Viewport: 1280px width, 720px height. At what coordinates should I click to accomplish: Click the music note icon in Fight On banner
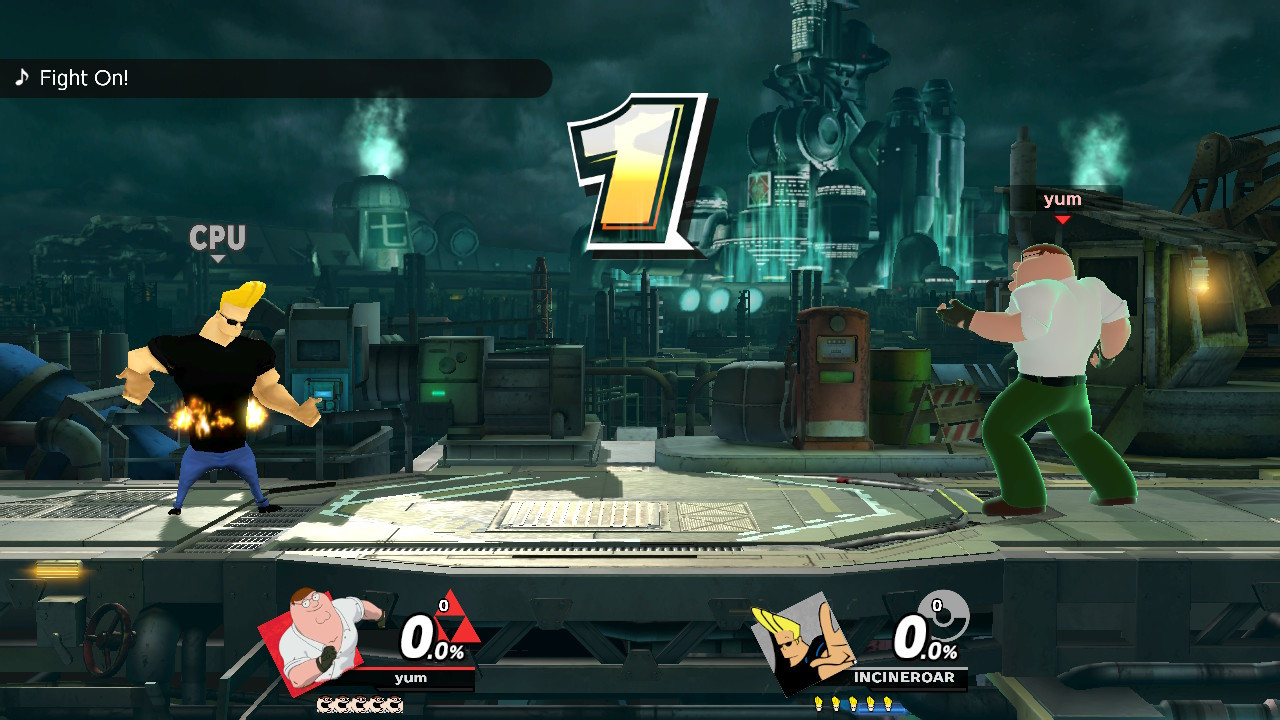[22, 75]
